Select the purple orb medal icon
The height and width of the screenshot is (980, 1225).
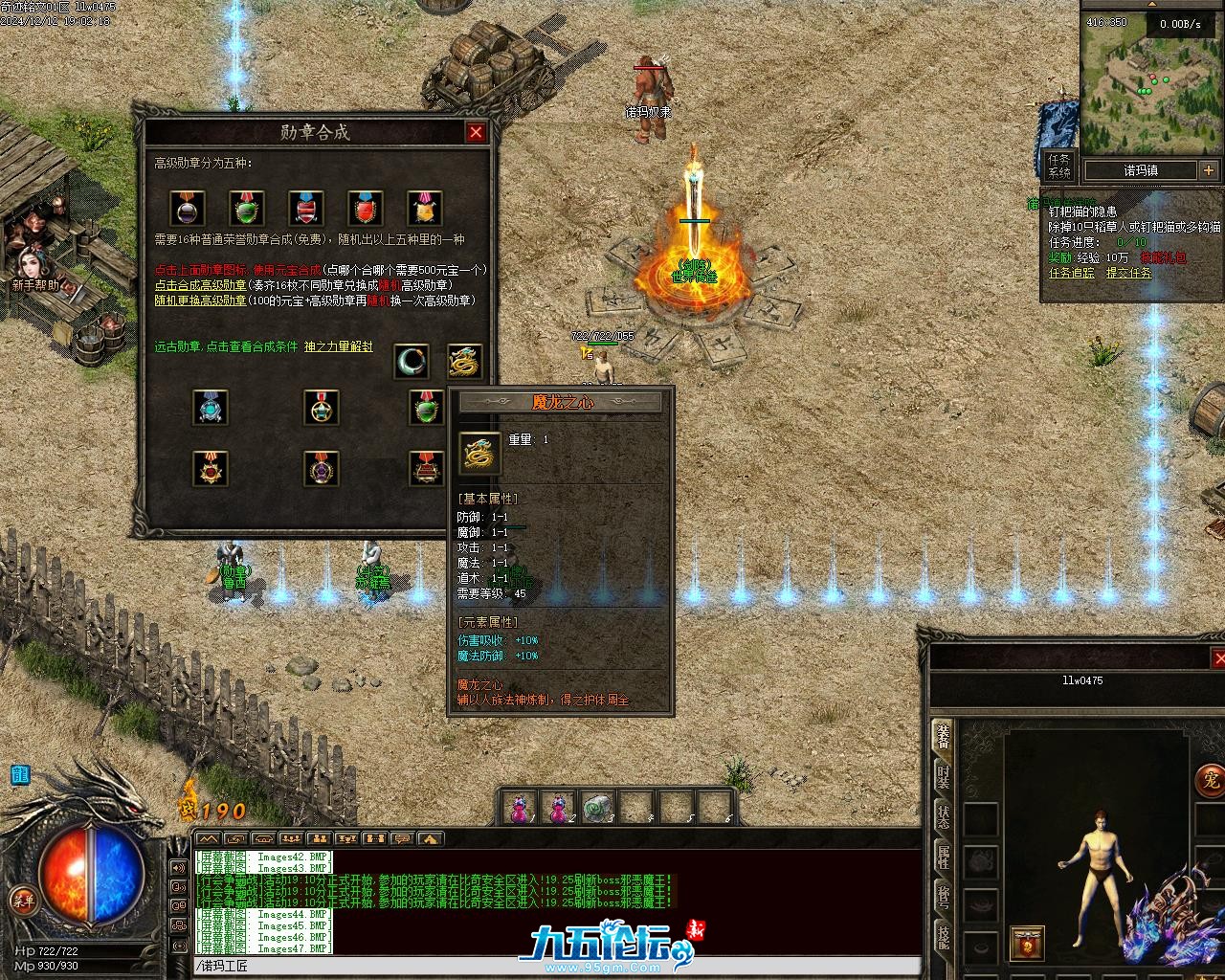click(188, 208)
